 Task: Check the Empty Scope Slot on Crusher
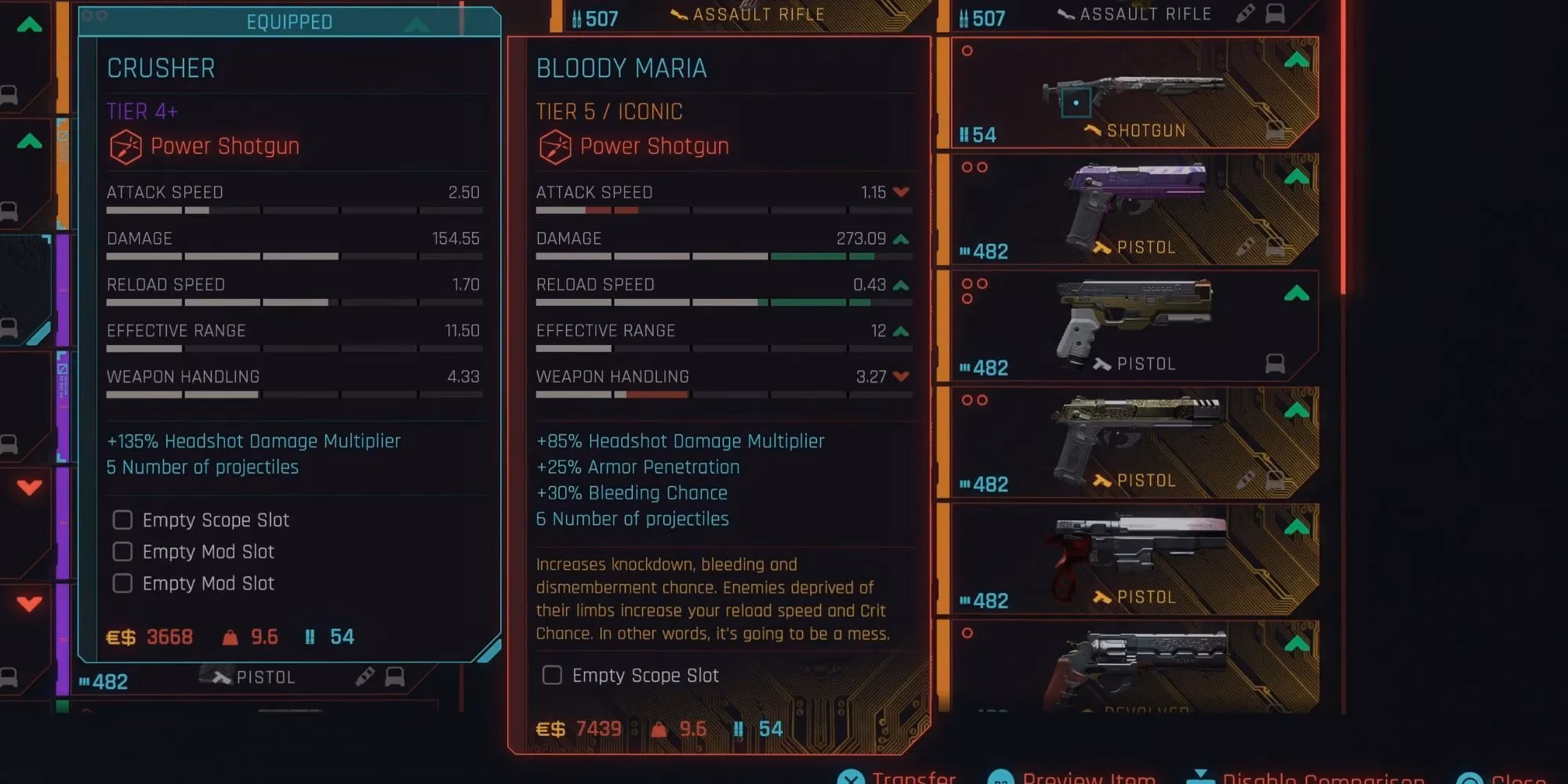122,519
